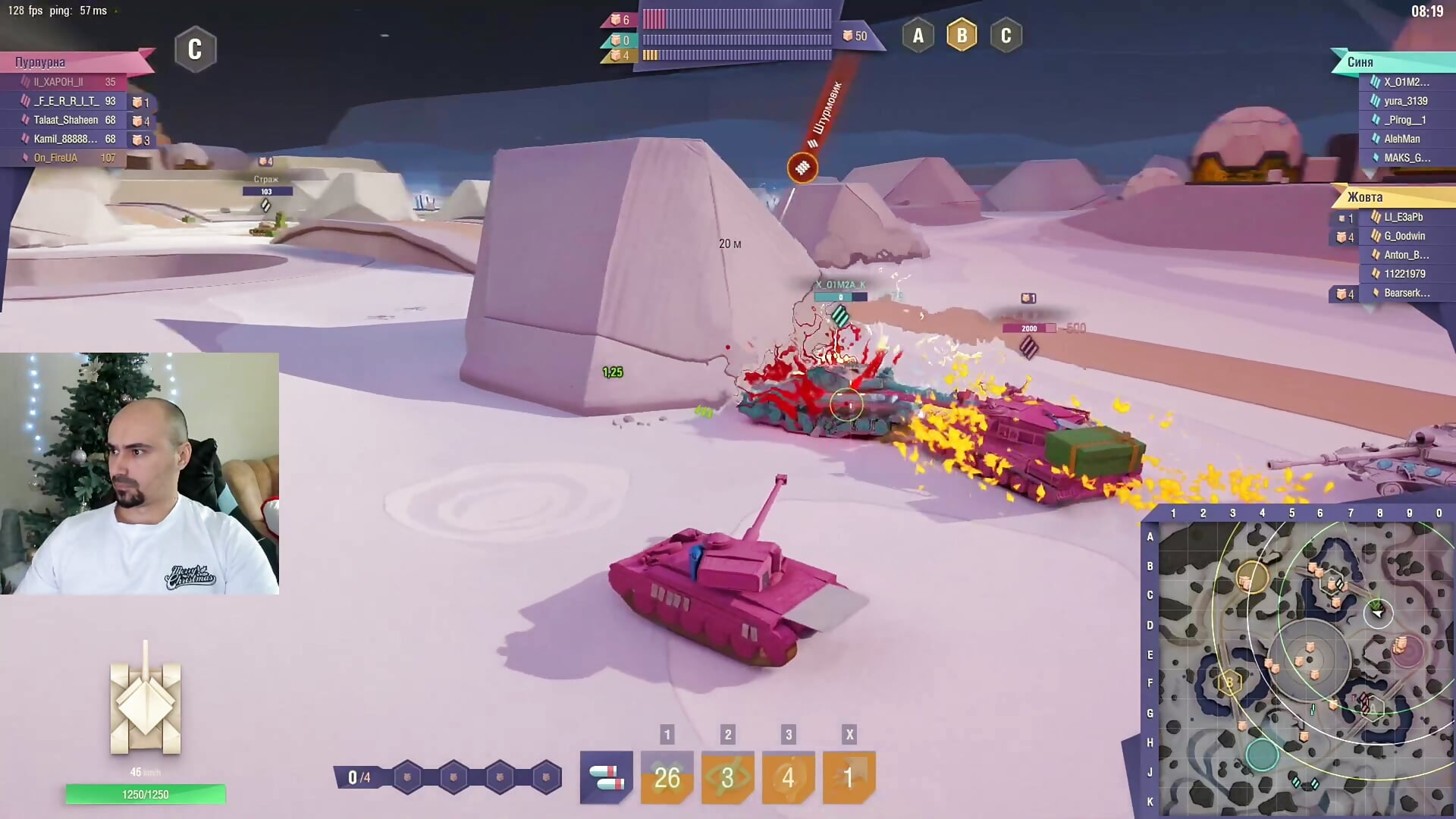
Task: Select player AlehMan in blue team
Action: coord(1401,139)
